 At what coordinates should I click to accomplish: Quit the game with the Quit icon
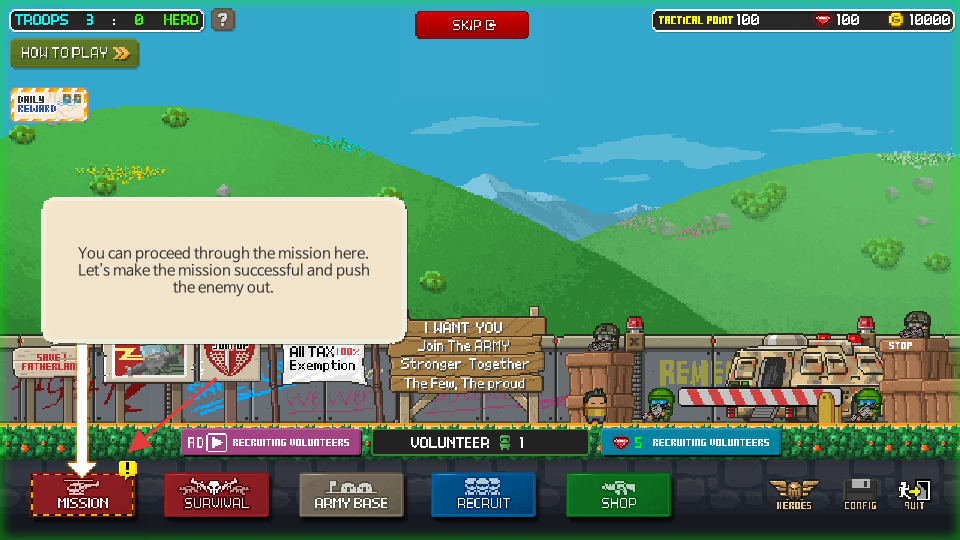click(914, 494)
